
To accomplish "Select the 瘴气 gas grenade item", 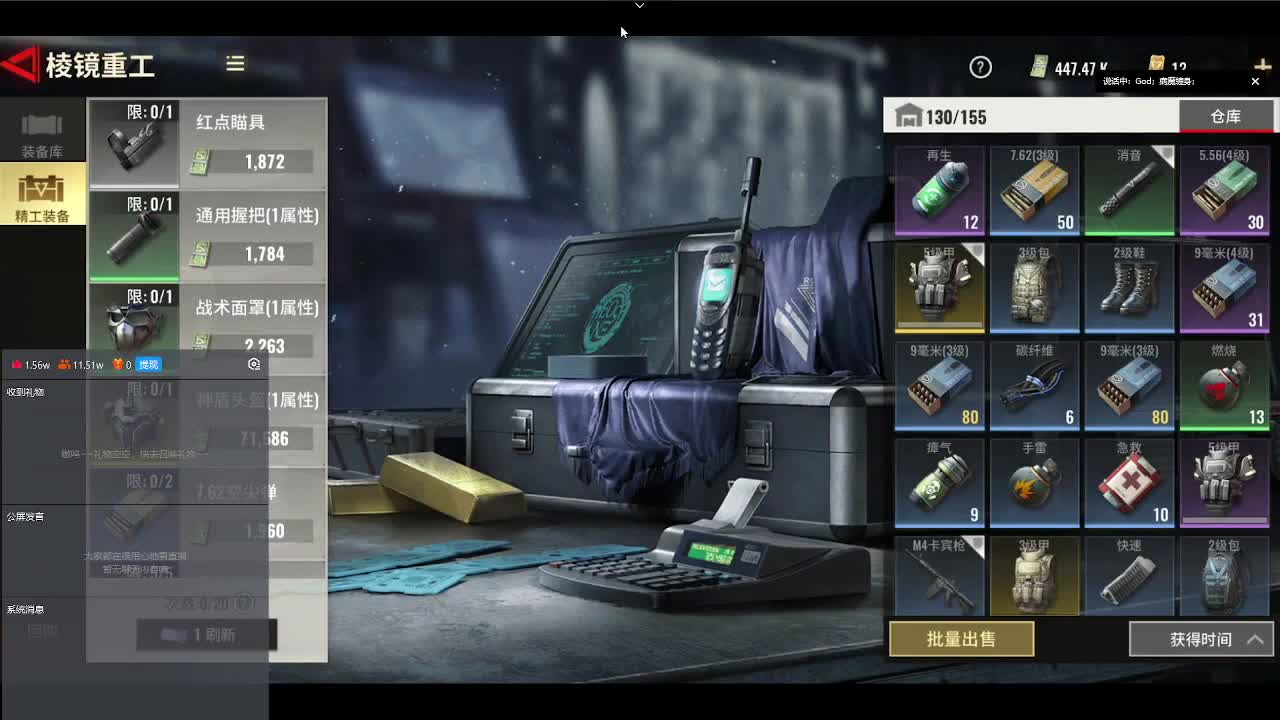I will click(940, 483).
